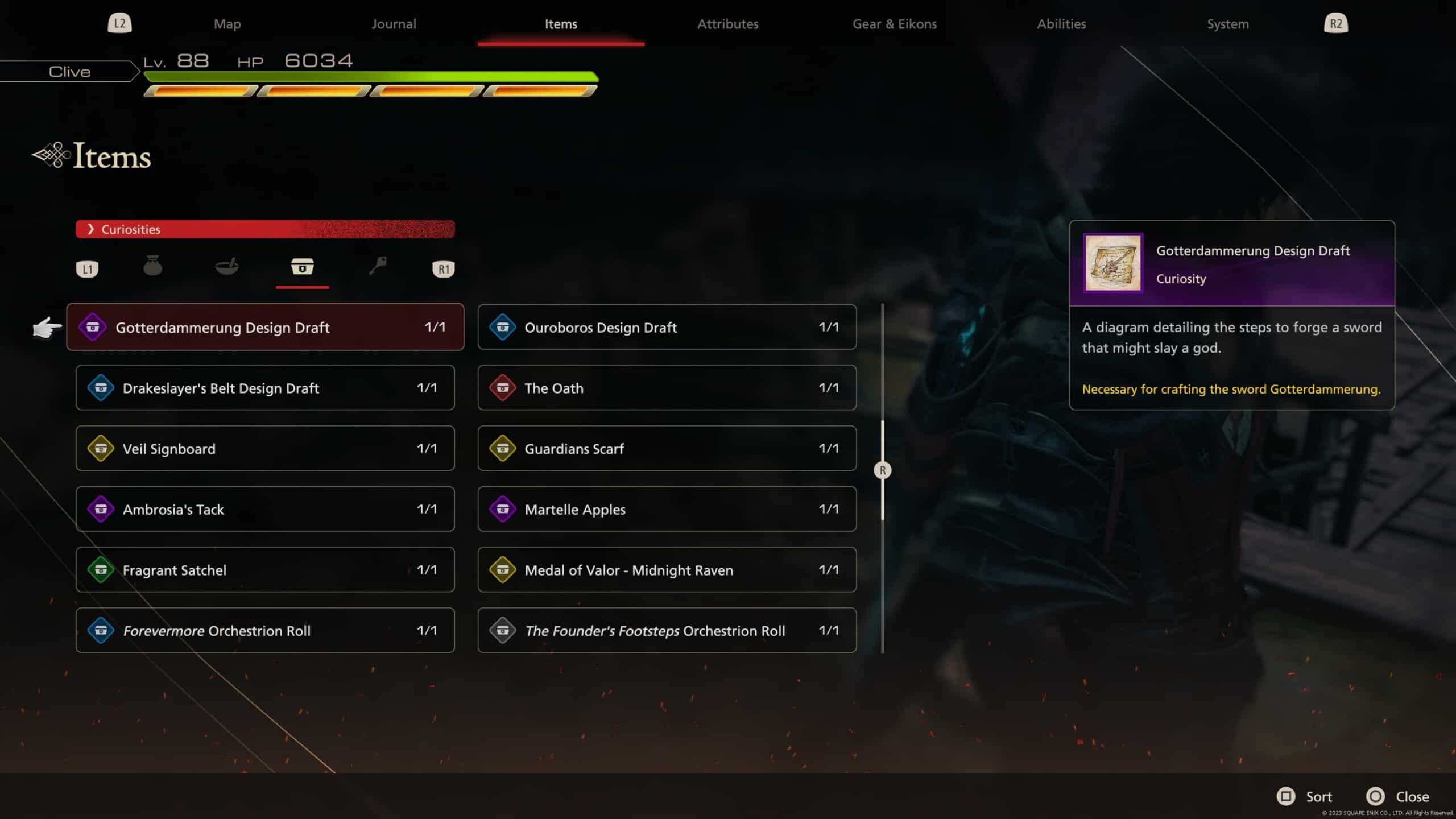Open the Journal tab
This screenshot has height=819, width=1456.
coord(394,24)
